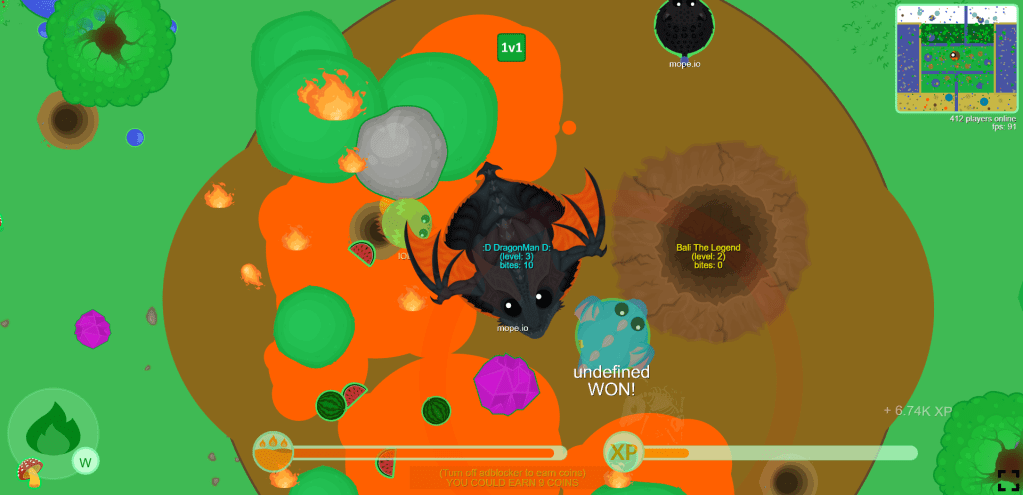Click the green 1v1 button

[511, 47]
